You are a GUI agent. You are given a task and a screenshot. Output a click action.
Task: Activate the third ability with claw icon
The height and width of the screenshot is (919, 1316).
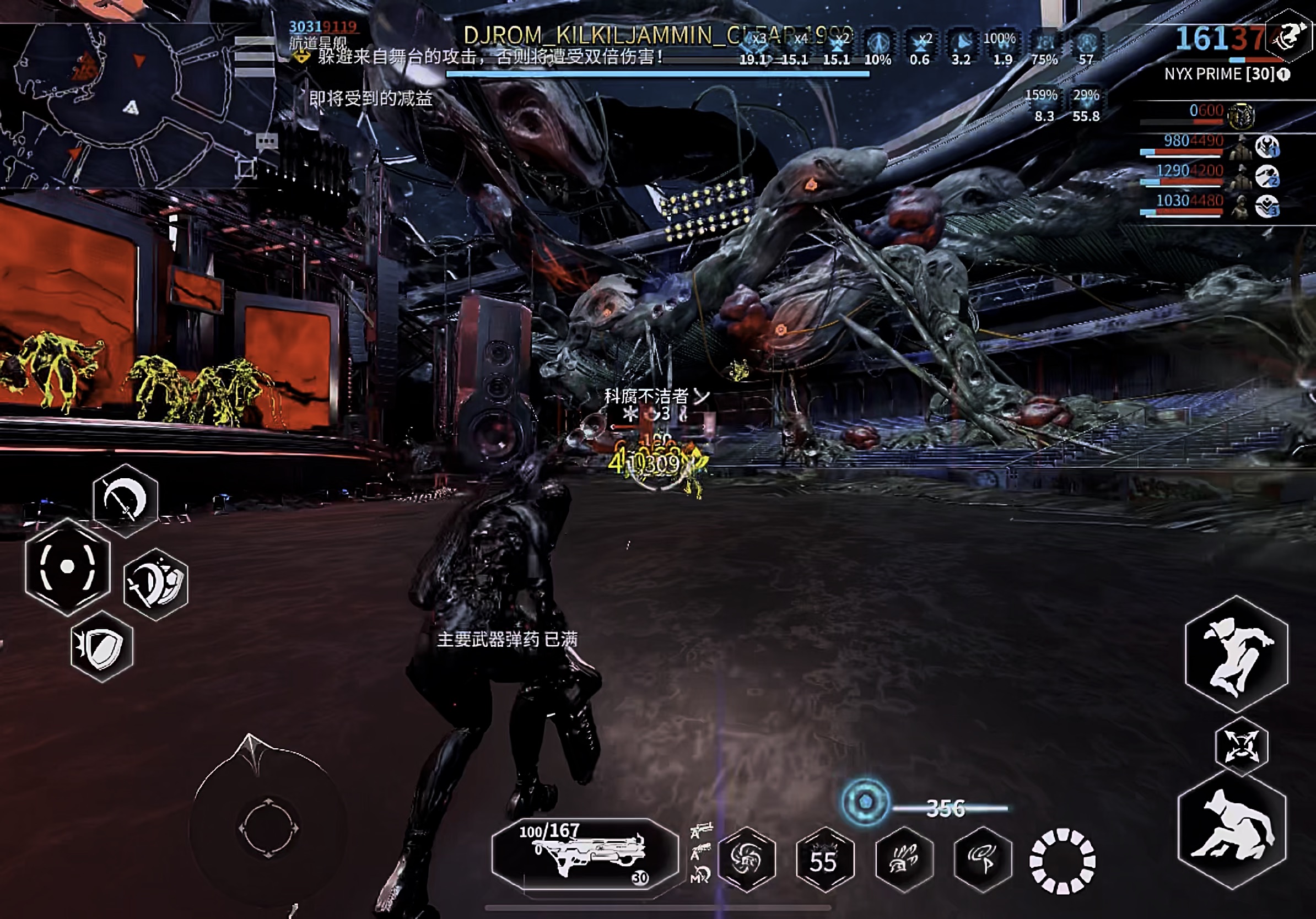click(x=904, y=859)
